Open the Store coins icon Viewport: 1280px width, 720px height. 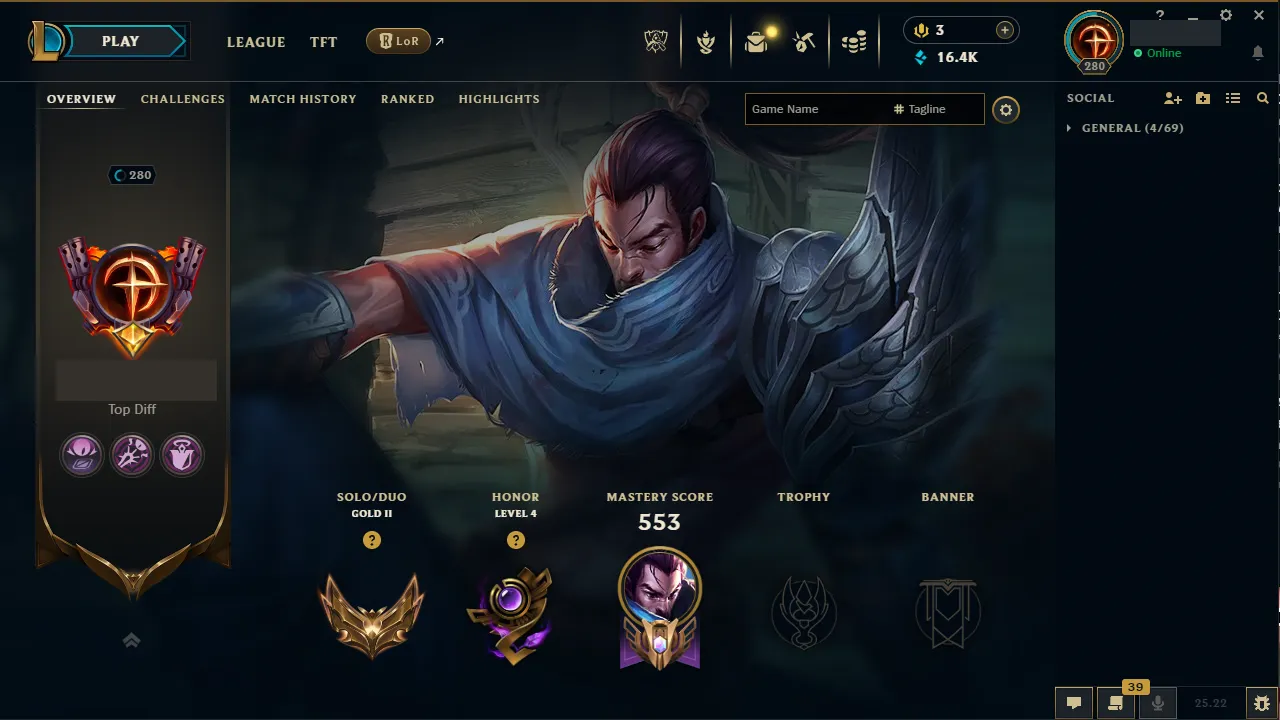[854, 41]
